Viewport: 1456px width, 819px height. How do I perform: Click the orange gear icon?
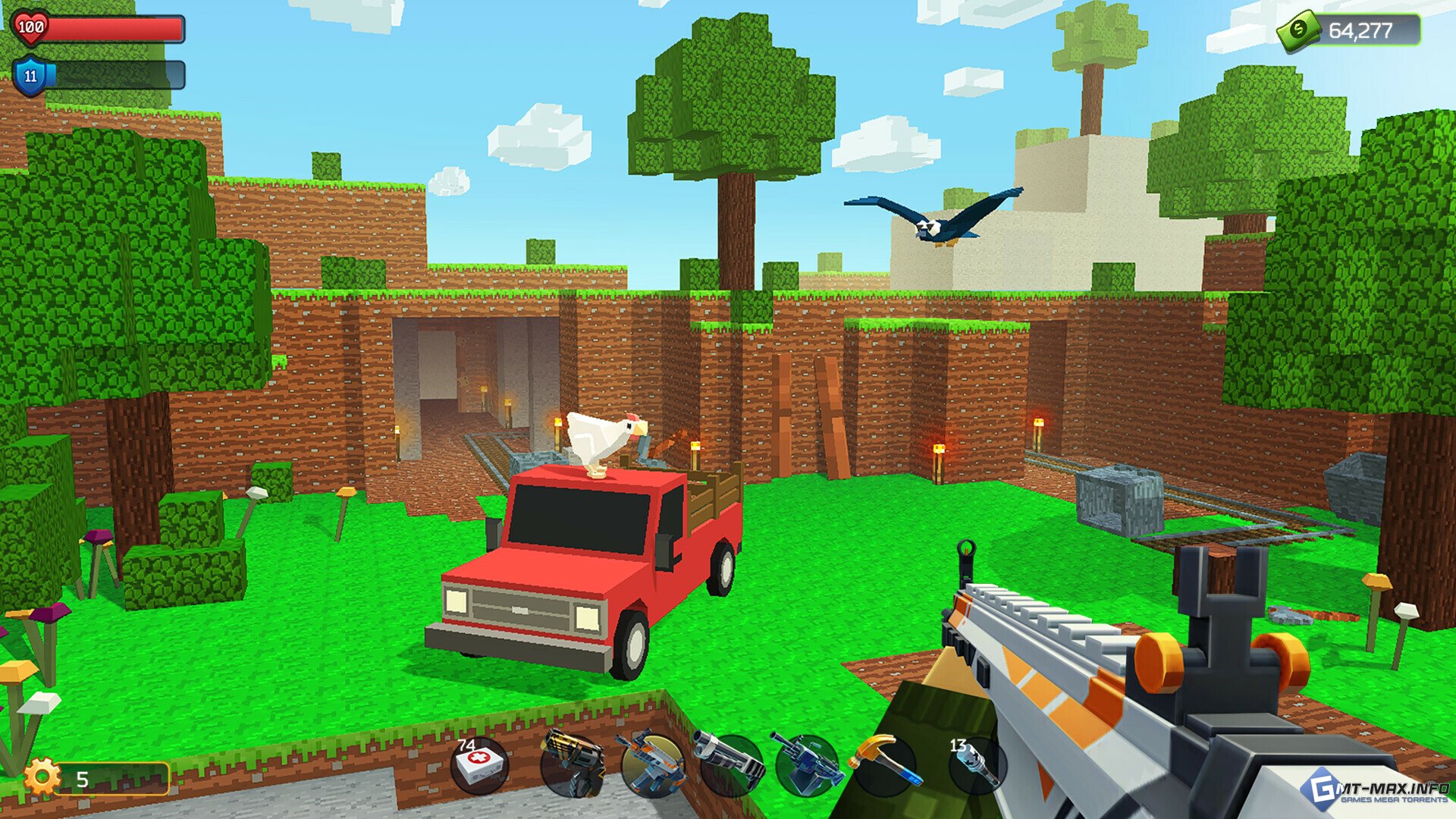pyautogui.click(x=42, y=777)
